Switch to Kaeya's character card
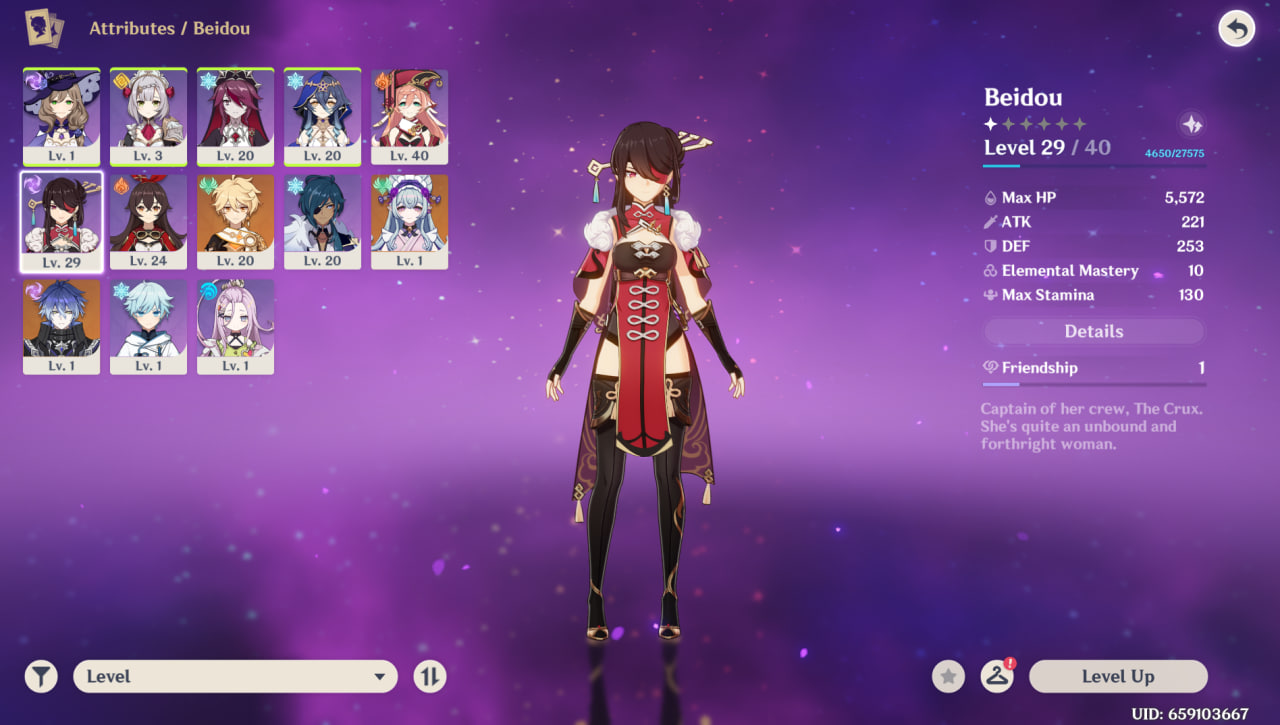The image size is (1280, 725). click(x=322, y=221)
